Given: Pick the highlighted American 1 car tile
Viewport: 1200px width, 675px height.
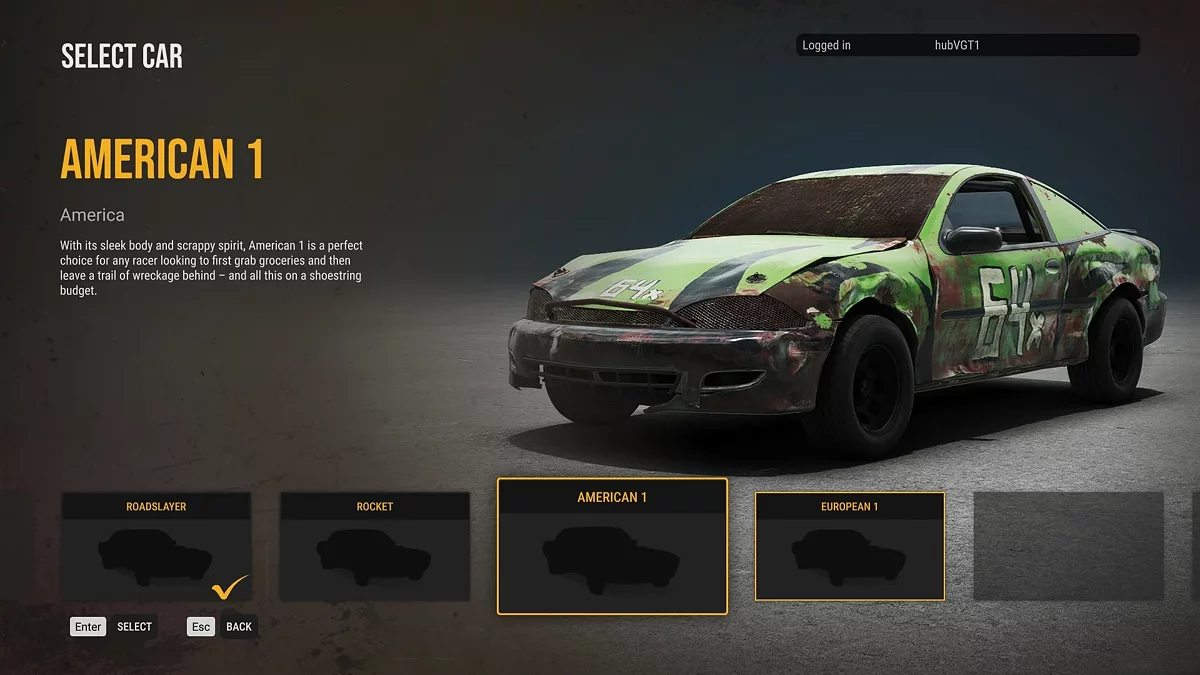Looking at the screenshot, I should (612, 546).
